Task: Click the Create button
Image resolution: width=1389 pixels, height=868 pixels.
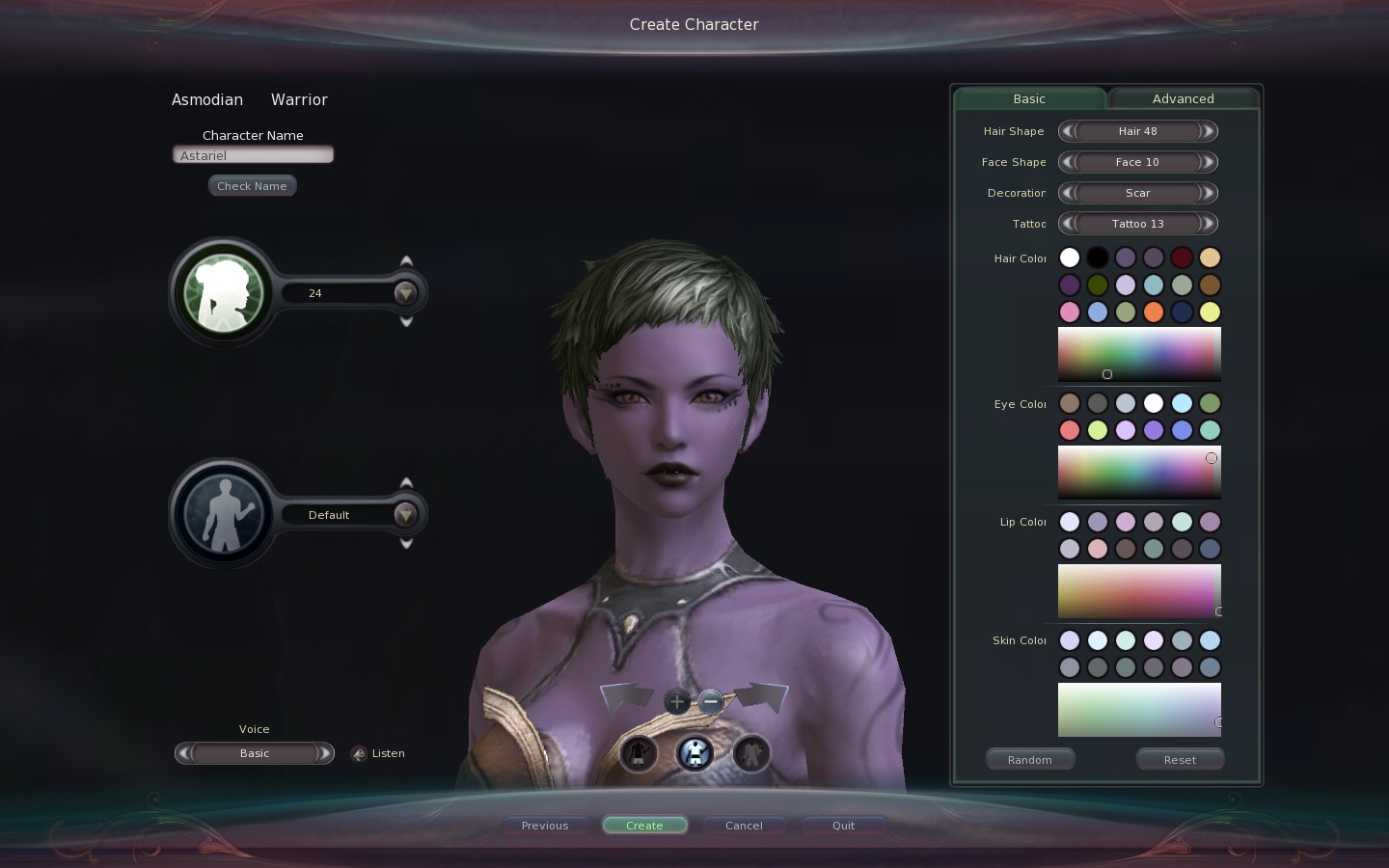Action: [x=644, y=826]
